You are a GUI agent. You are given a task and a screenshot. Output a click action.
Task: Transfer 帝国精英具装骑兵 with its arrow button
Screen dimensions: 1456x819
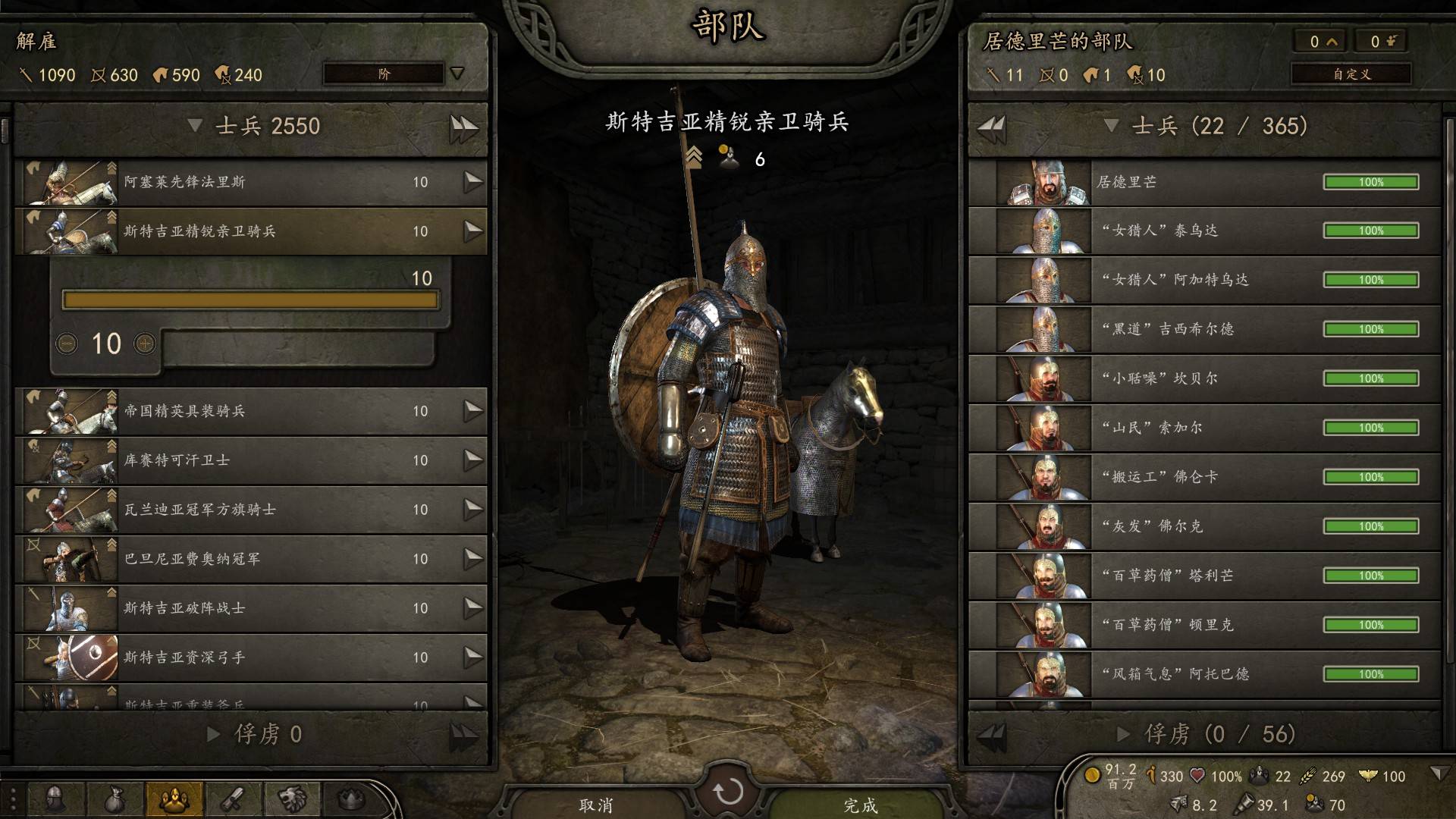coord(472,411)
